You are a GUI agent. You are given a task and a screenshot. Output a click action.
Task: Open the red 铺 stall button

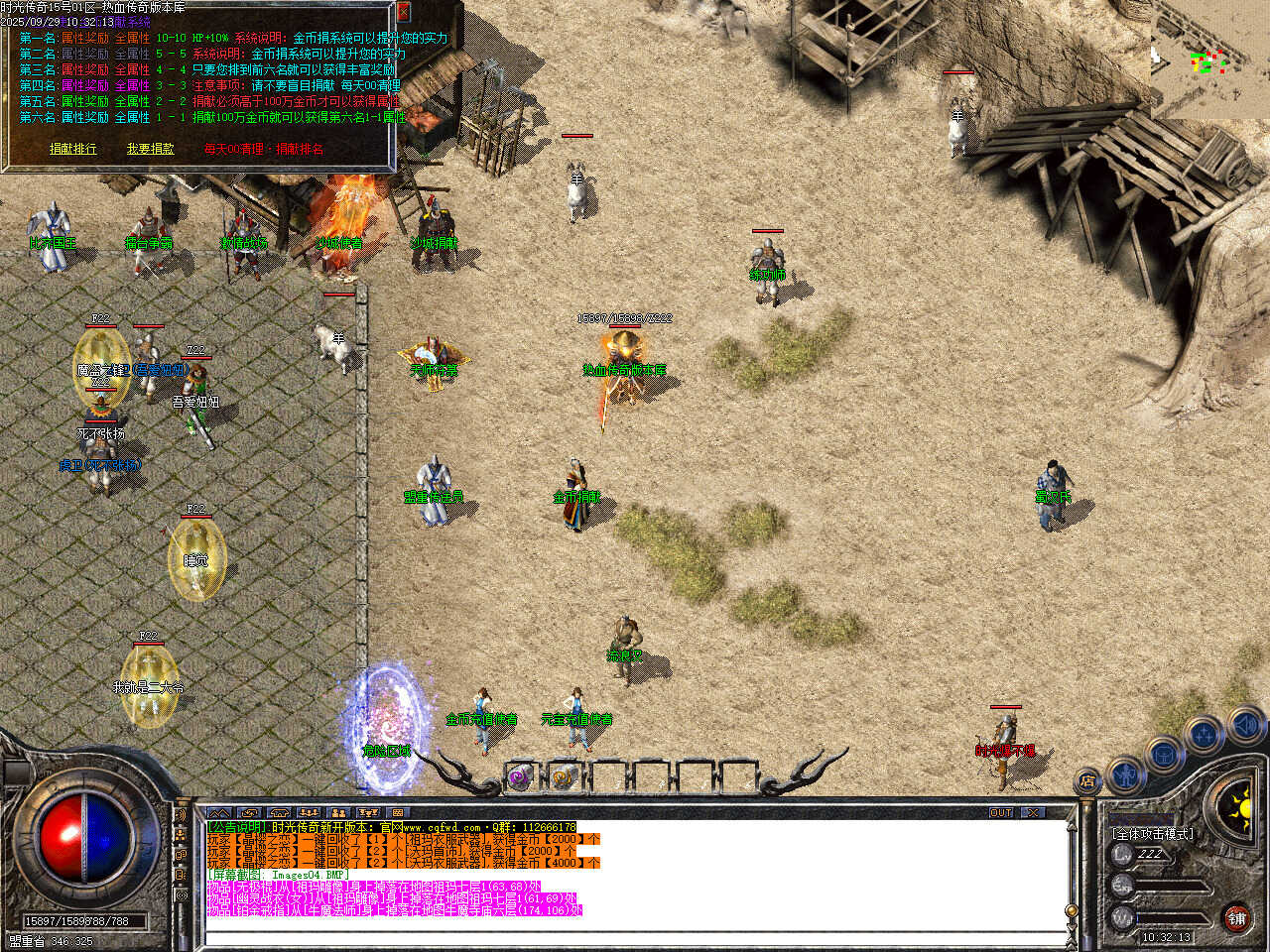point(1236,918)
